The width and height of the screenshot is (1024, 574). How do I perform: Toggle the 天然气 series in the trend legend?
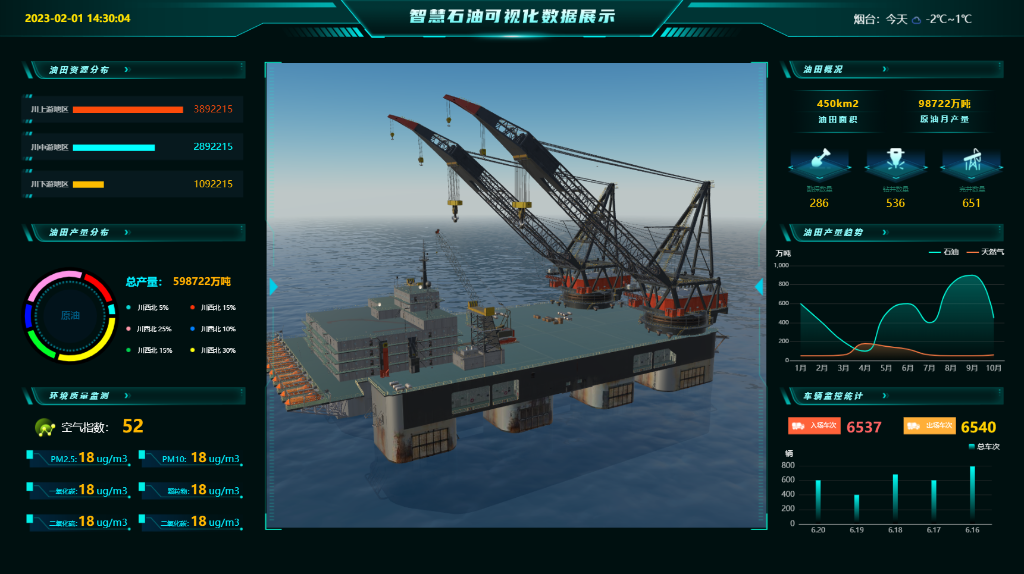click(x=985, y=251)
